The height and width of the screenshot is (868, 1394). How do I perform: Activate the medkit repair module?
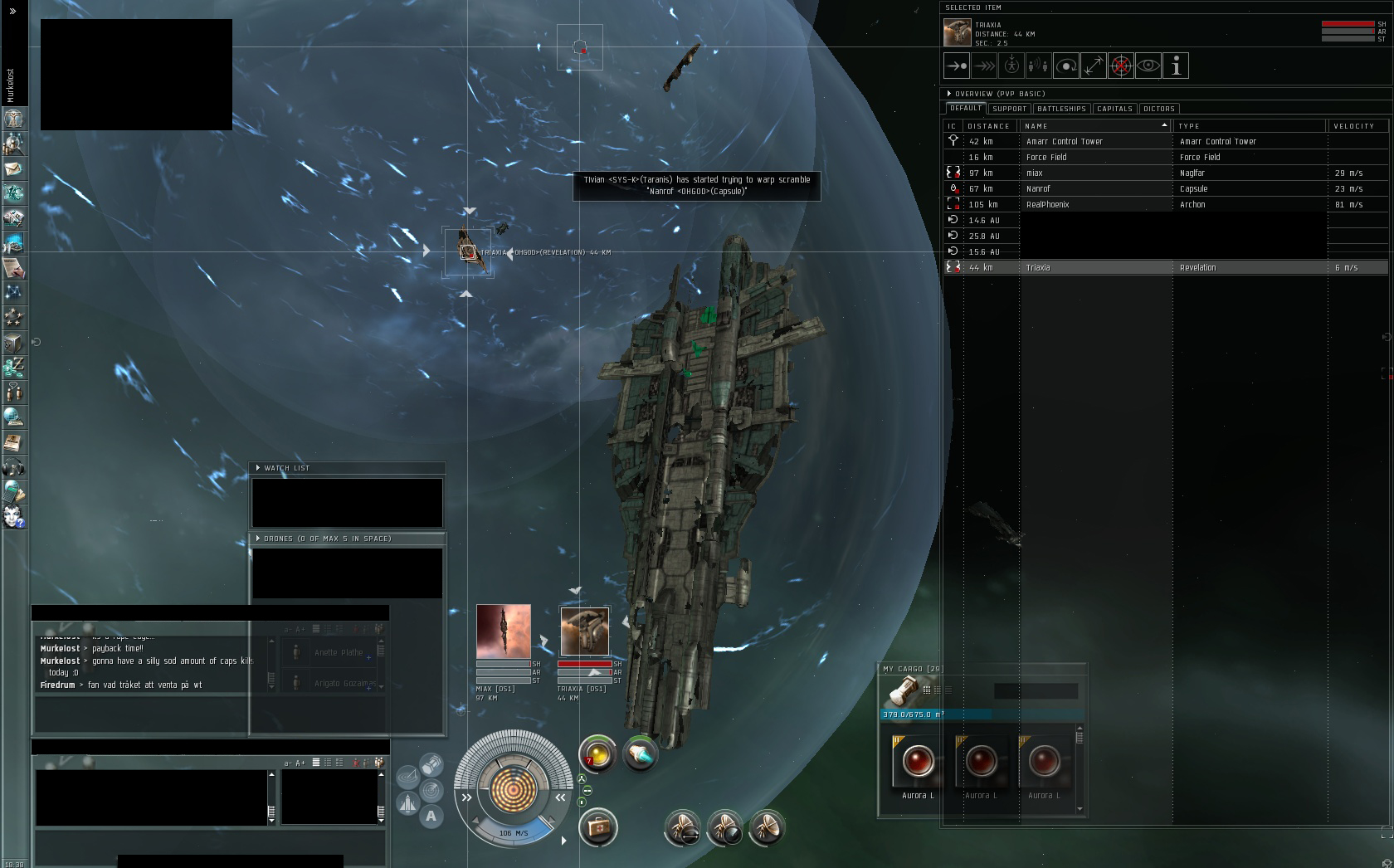click(597, 827)
